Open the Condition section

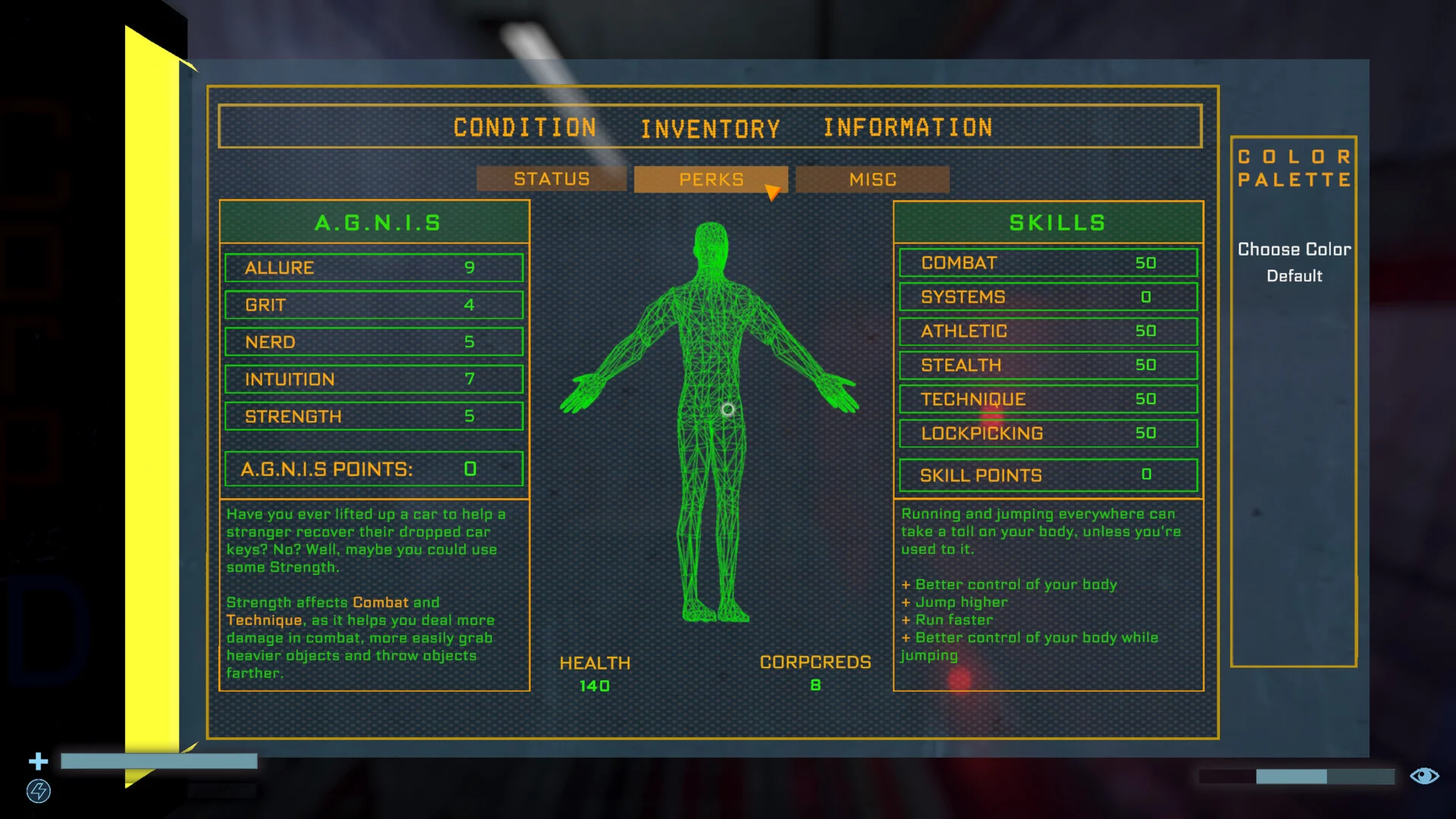tap(525, 127)
